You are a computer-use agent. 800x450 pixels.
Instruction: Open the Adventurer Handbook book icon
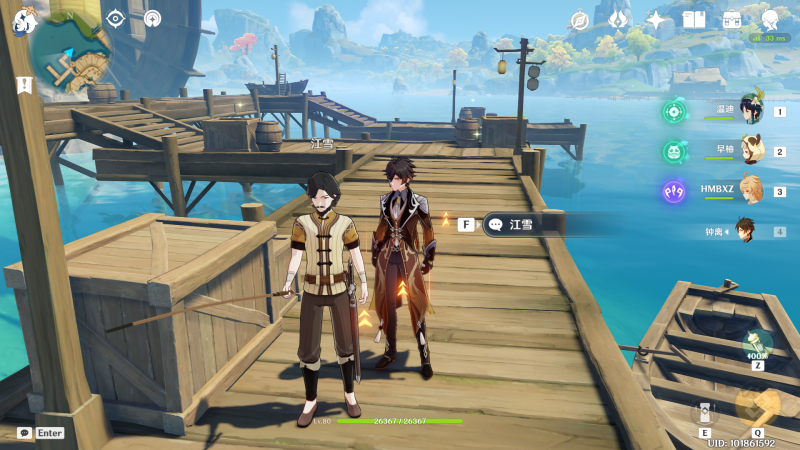tap(694, 20)
